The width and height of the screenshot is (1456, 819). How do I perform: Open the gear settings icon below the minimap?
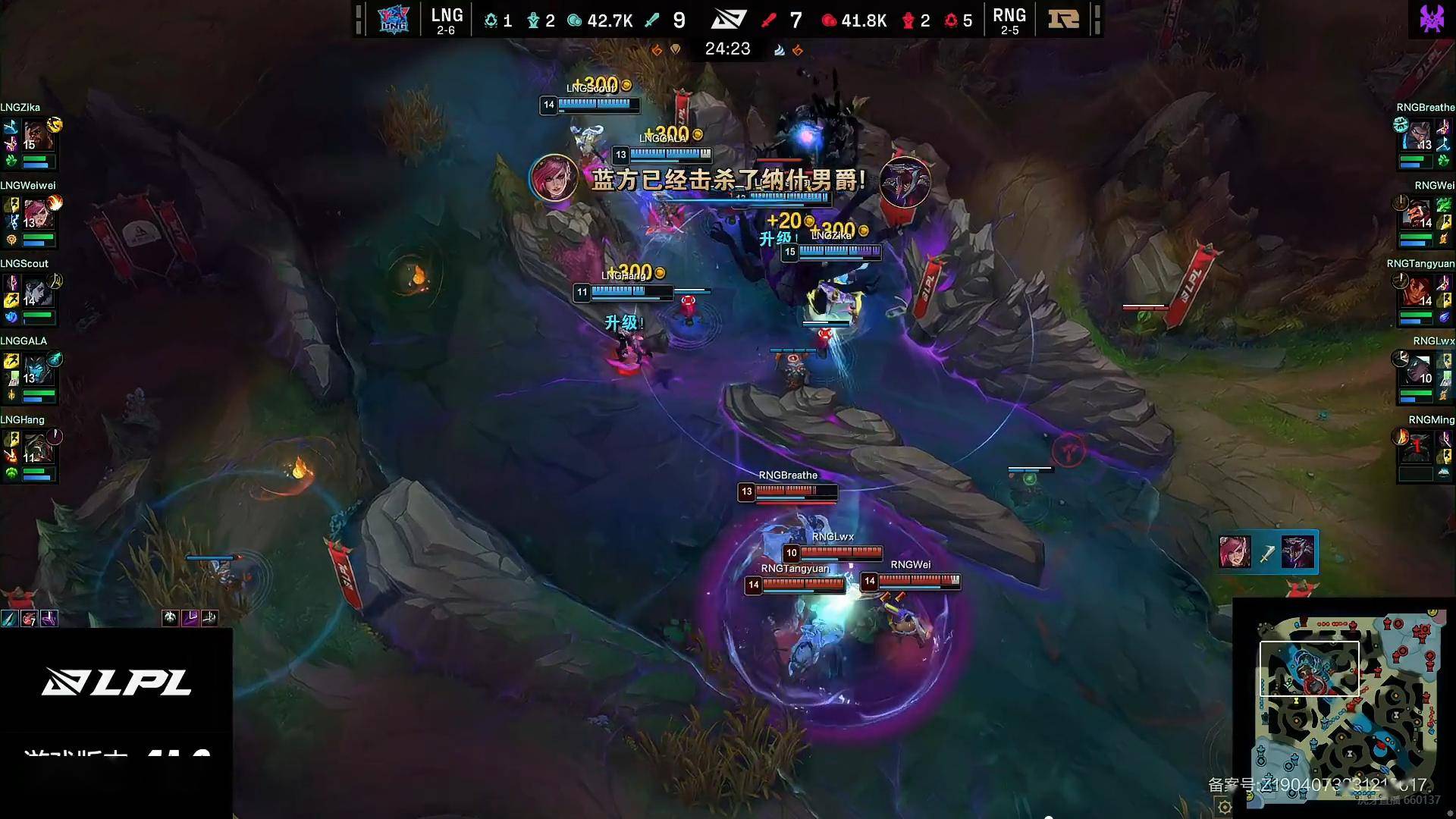(1224, 807)
